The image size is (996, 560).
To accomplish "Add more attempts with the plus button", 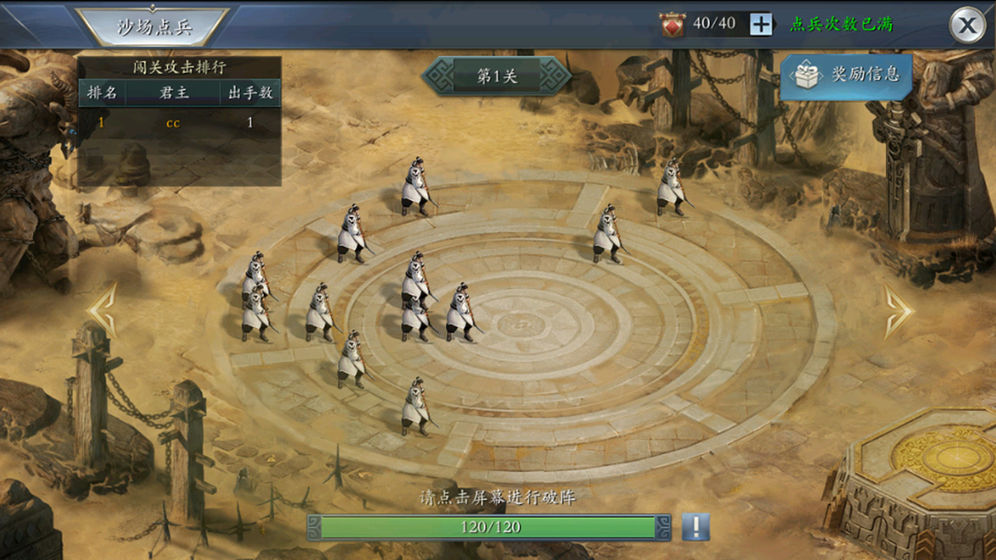I will point(761,24).
